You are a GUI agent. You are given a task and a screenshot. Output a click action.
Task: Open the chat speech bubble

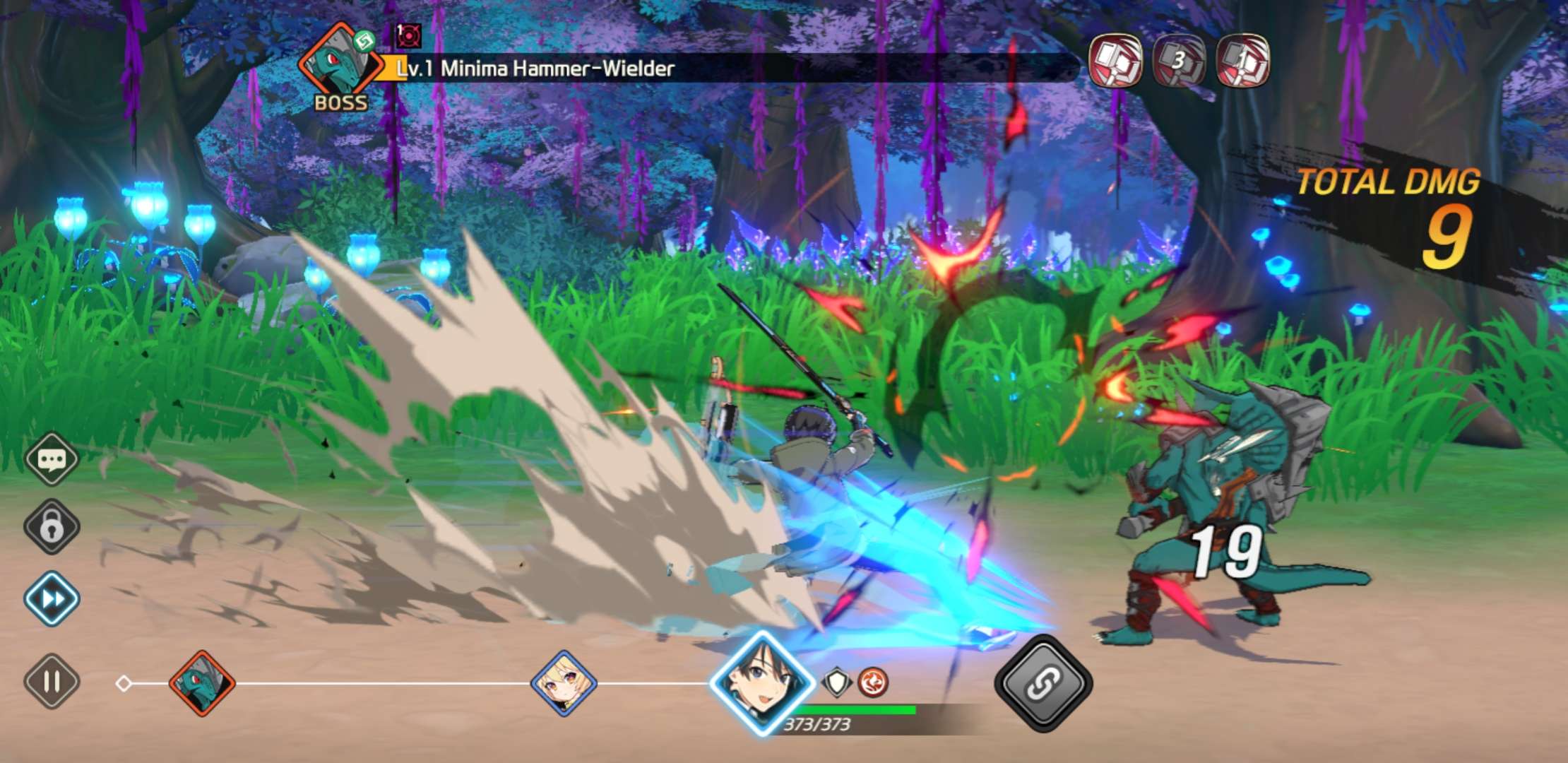click(52, 460)
